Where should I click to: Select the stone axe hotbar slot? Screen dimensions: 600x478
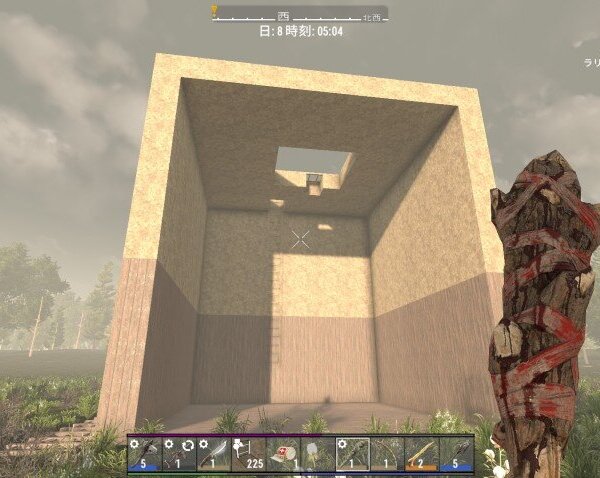pyautogui.click(x=145, y=454)
